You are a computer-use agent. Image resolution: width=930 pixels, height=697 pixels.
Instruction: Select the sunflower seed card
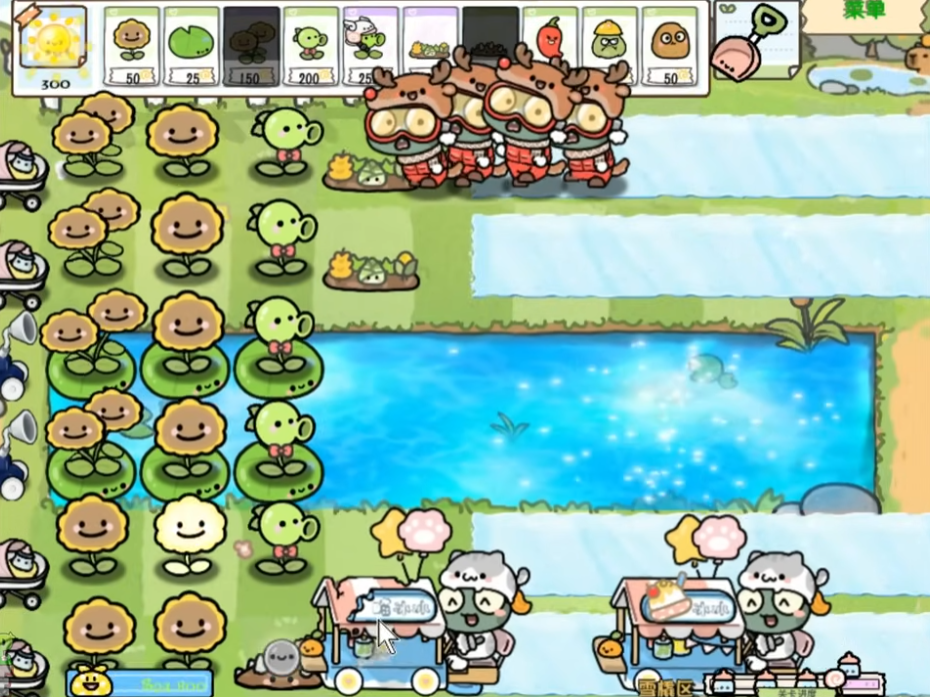(132, 45)
